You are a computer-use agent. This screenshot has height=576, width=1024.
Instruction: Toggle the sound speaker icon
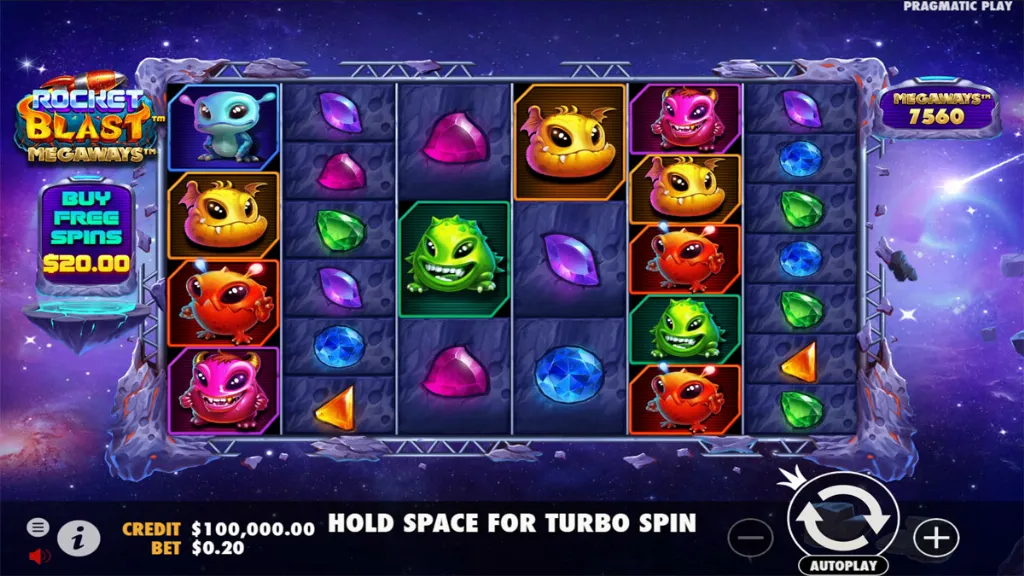[x=39, y=554]
